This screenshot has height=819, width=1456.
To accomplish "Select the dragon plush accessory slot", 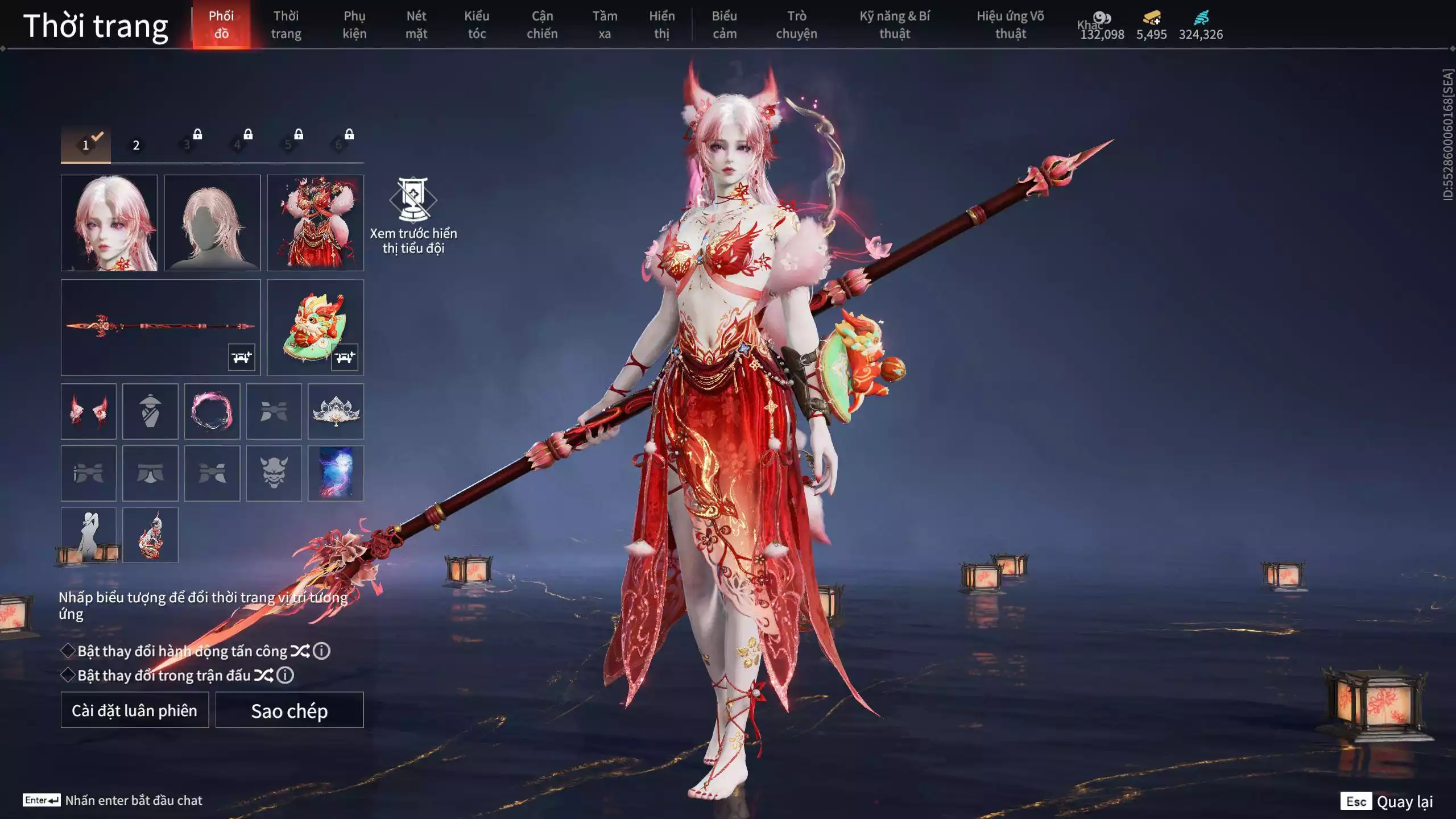I will point(315,327).
